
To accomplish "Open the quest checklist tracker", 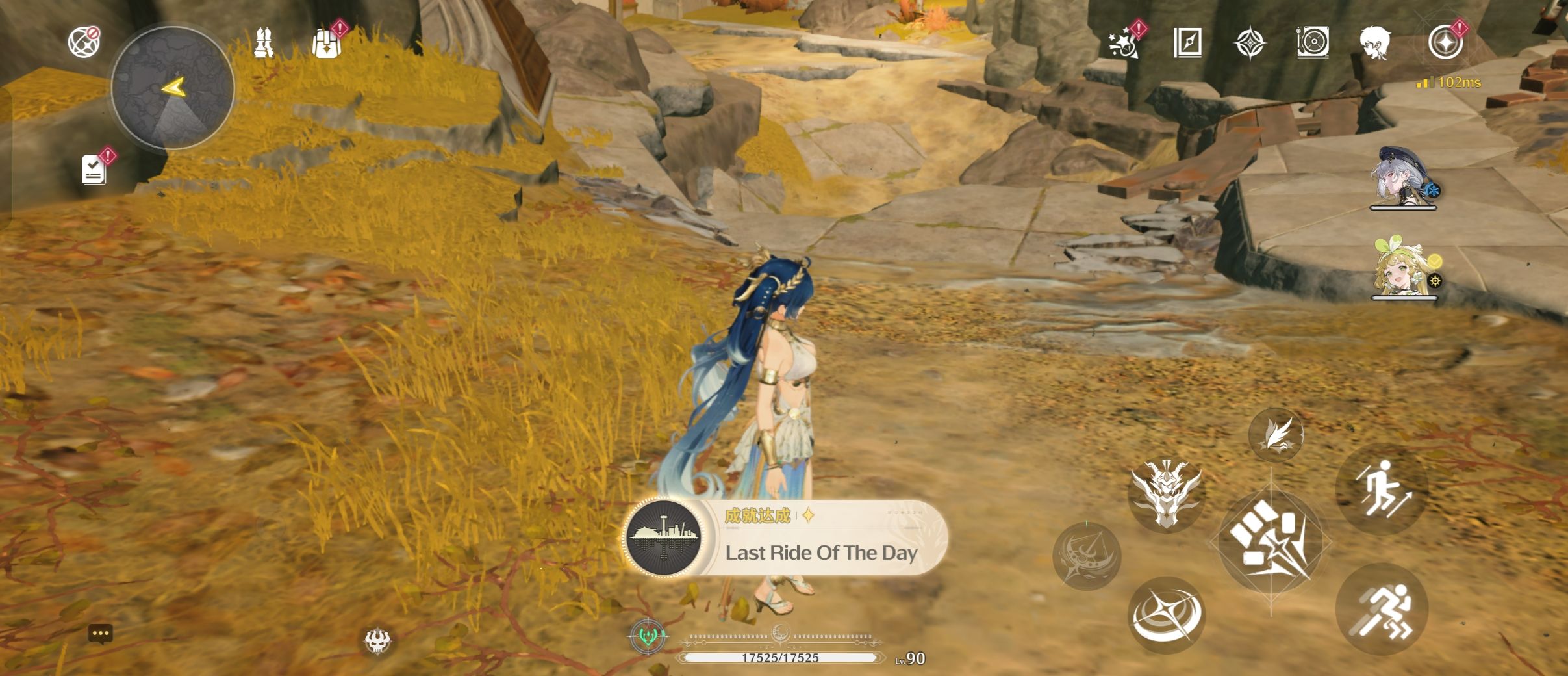I will pyautogui.click(x=94, y=169).
